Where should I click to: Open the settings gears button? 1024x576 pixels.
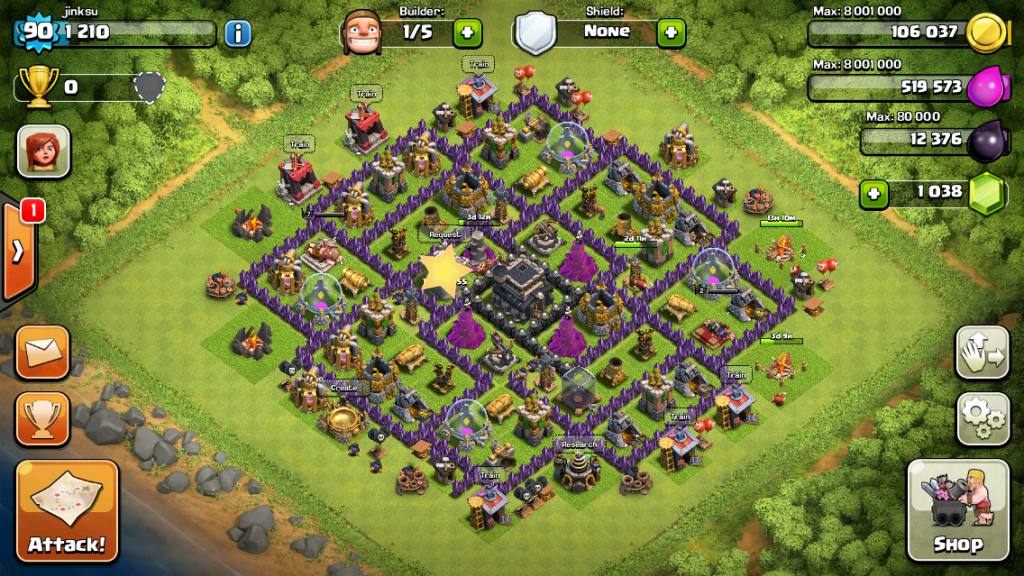pos(983,418)
